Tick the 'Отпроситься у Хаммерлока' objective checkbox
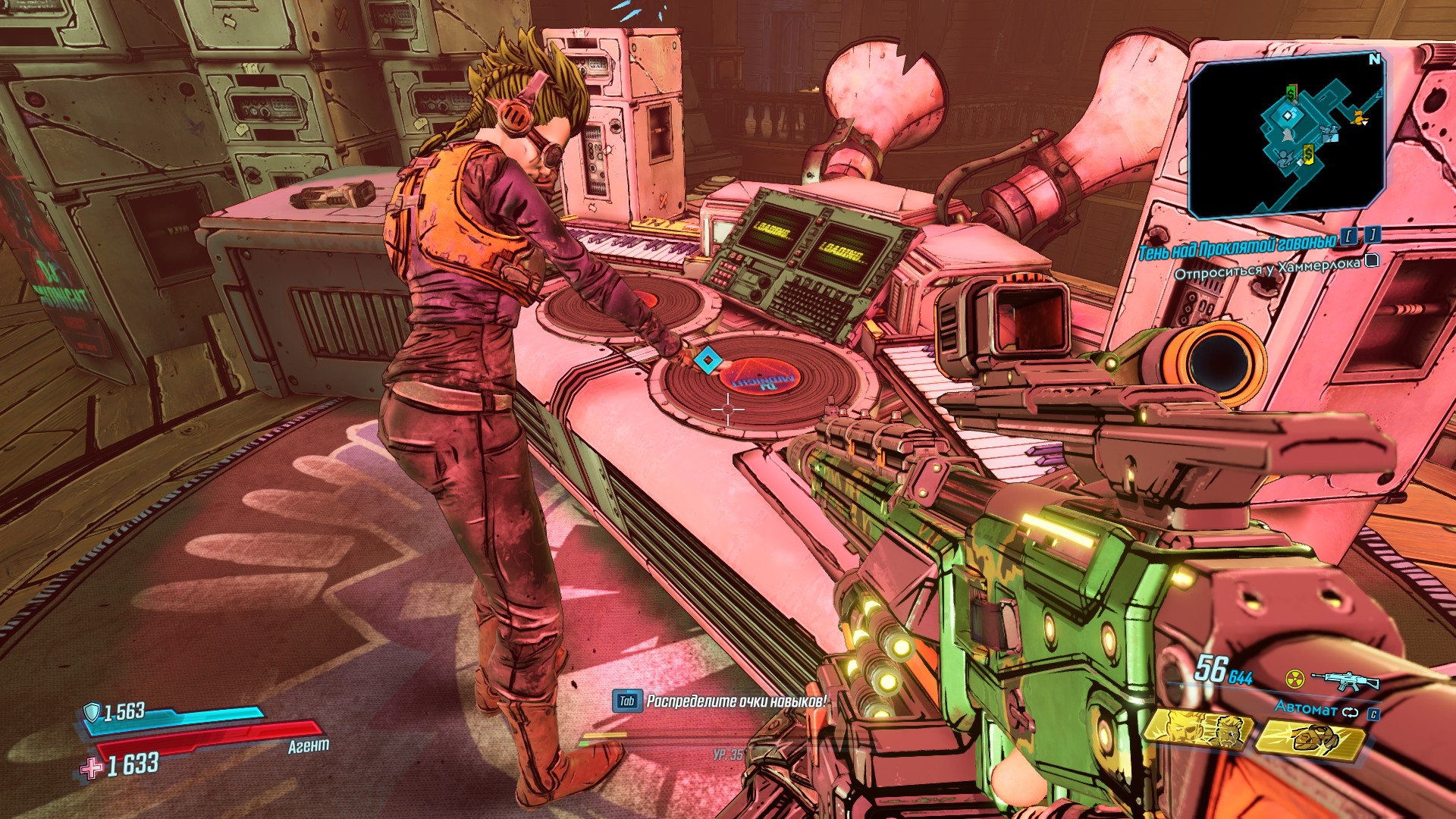 pos(1371,261)
